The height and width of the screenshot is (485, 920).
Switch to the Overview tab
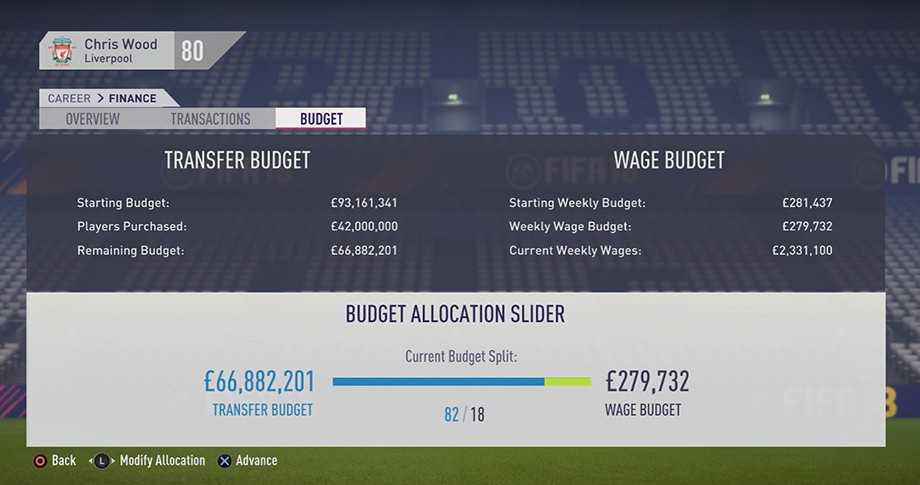[x=92, y=119]
